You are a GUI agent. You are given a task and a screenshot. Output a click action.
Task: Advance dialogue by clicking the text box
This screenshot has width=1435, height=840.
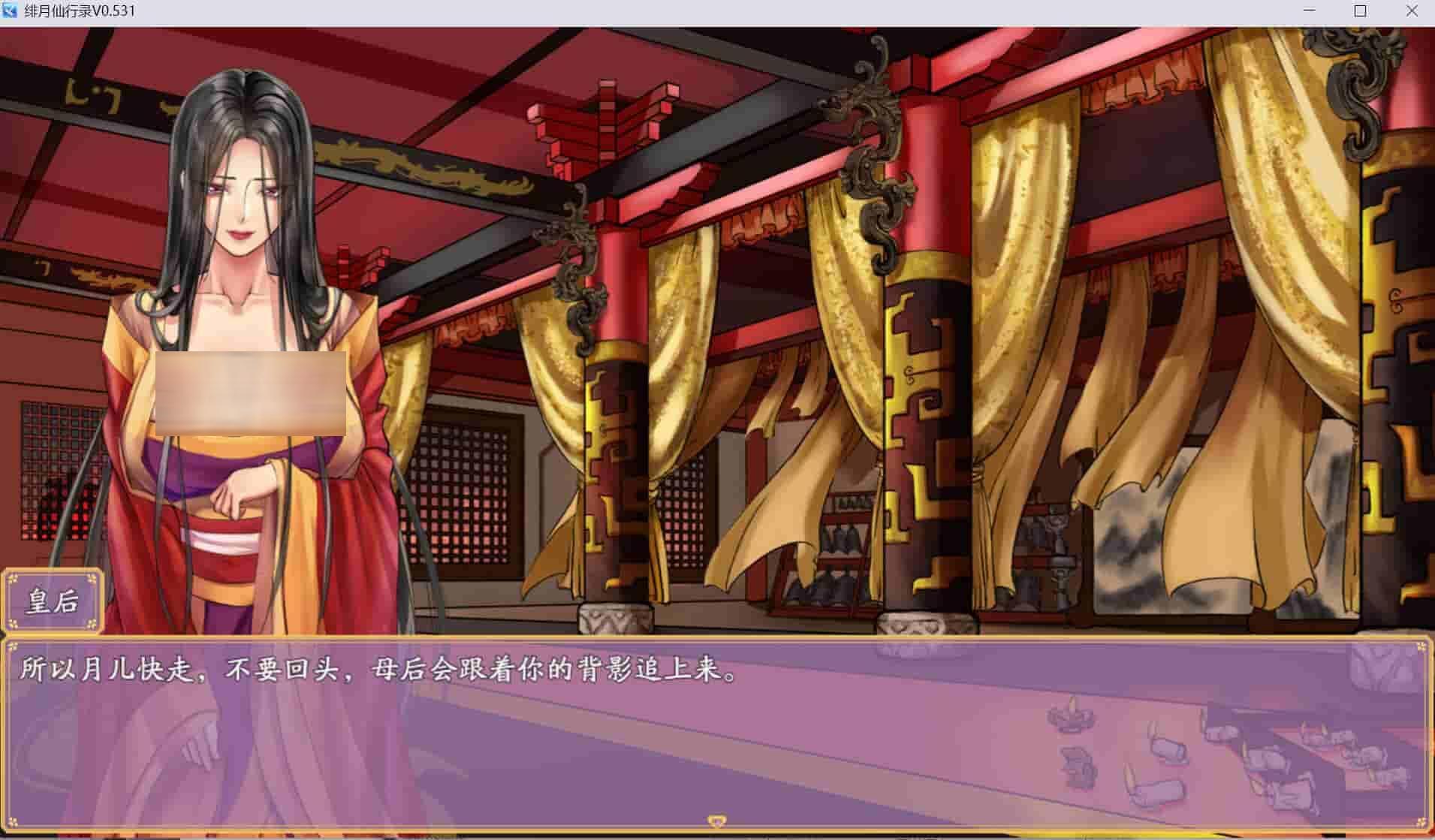(x=713, y=713)
